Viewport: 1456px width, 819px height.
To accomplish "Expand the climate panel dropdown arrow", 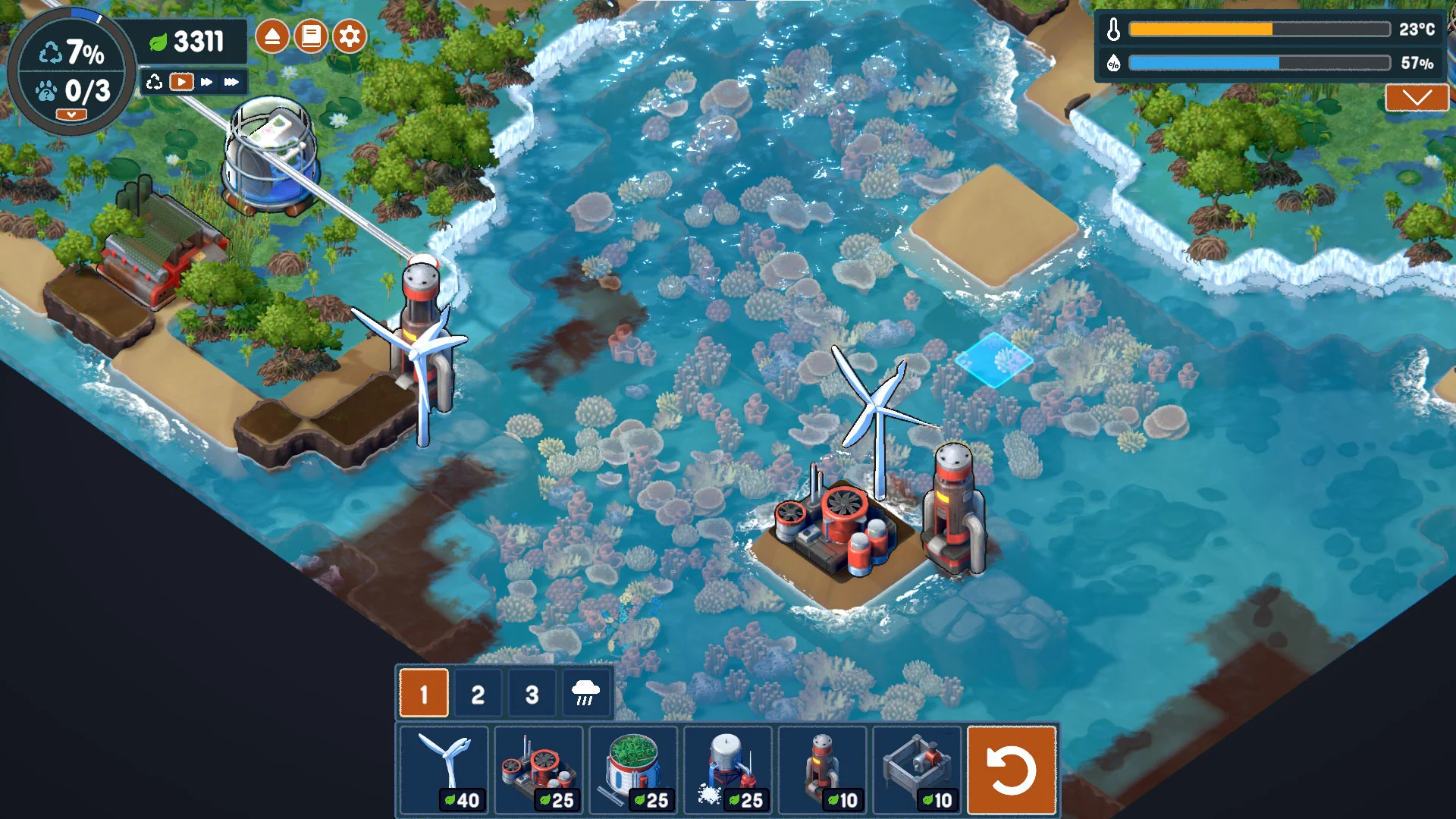I will click(1417, 98).
